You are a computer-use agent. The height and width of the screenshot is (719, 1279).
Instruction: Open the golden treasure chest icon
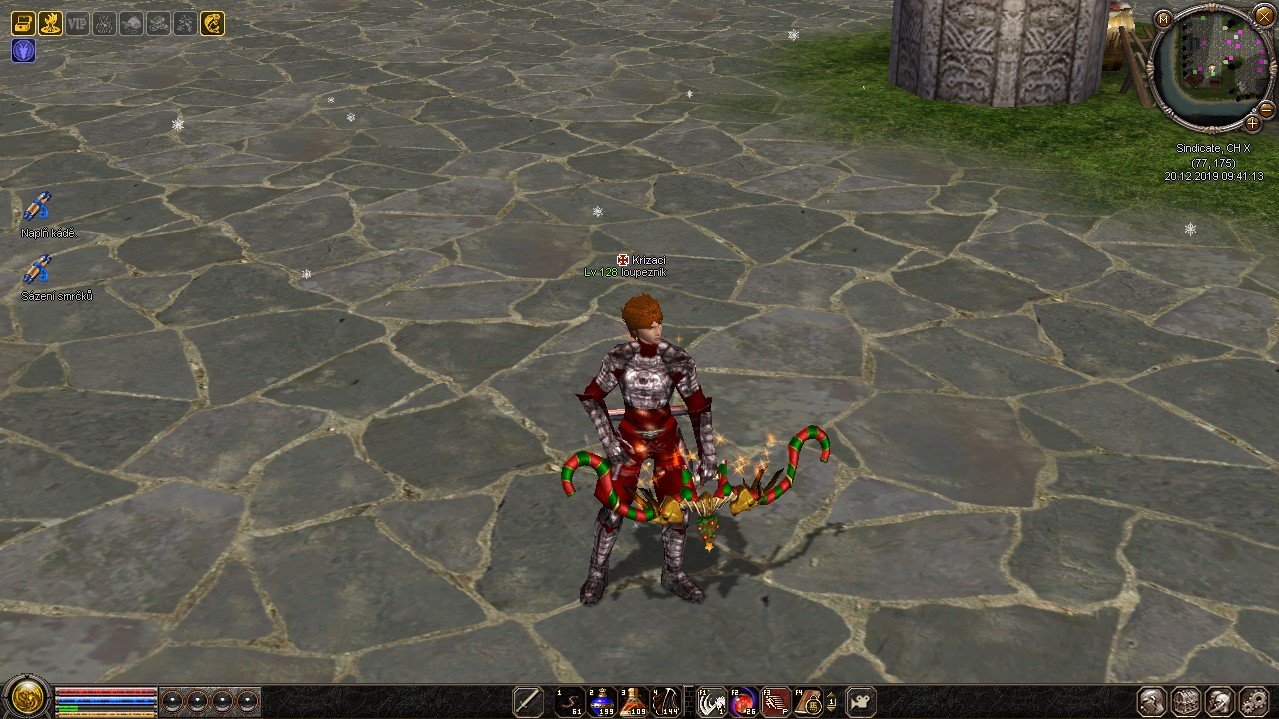click(23, 23)
